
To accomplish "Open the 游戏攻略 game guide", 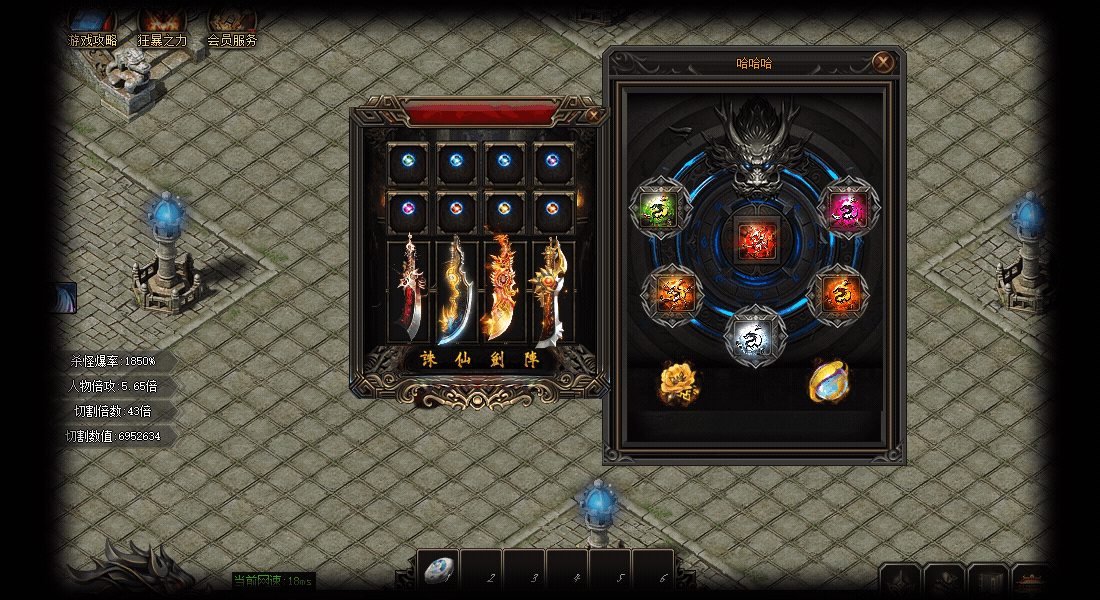I will [92, 27].
